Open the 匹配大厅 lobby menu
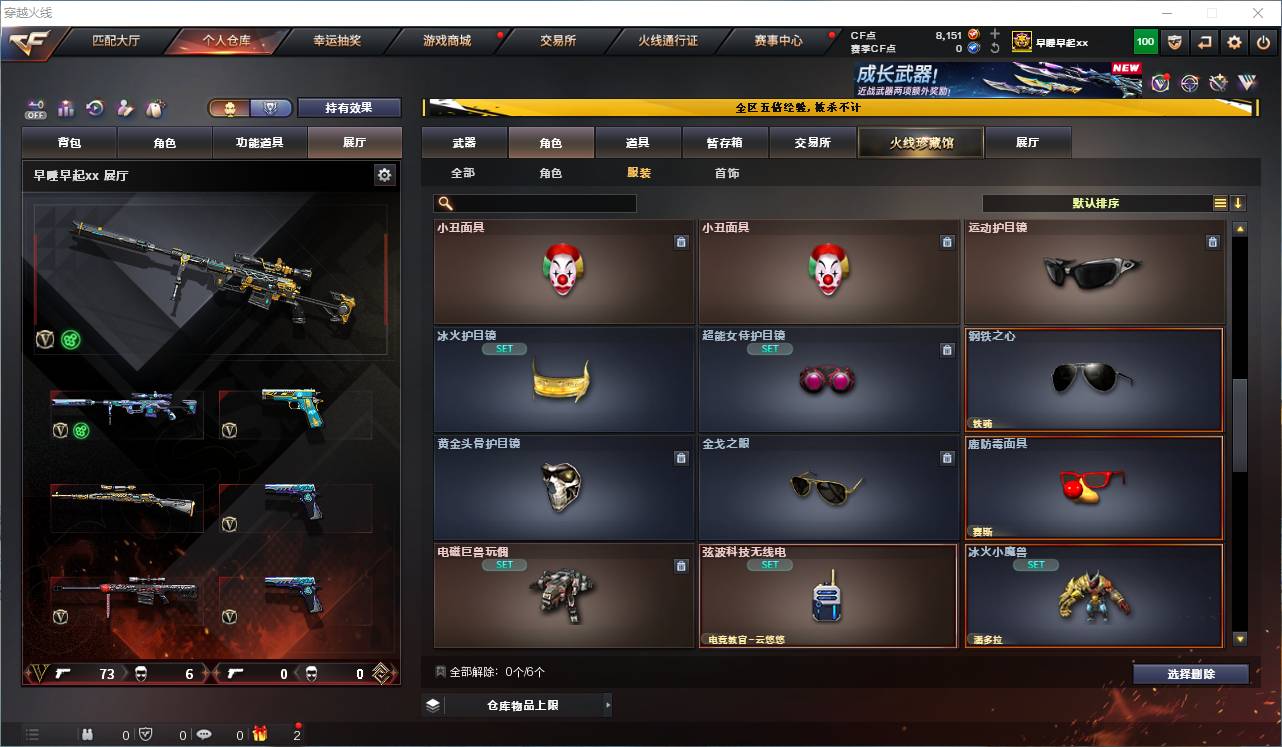 click(x=116, y=41)
